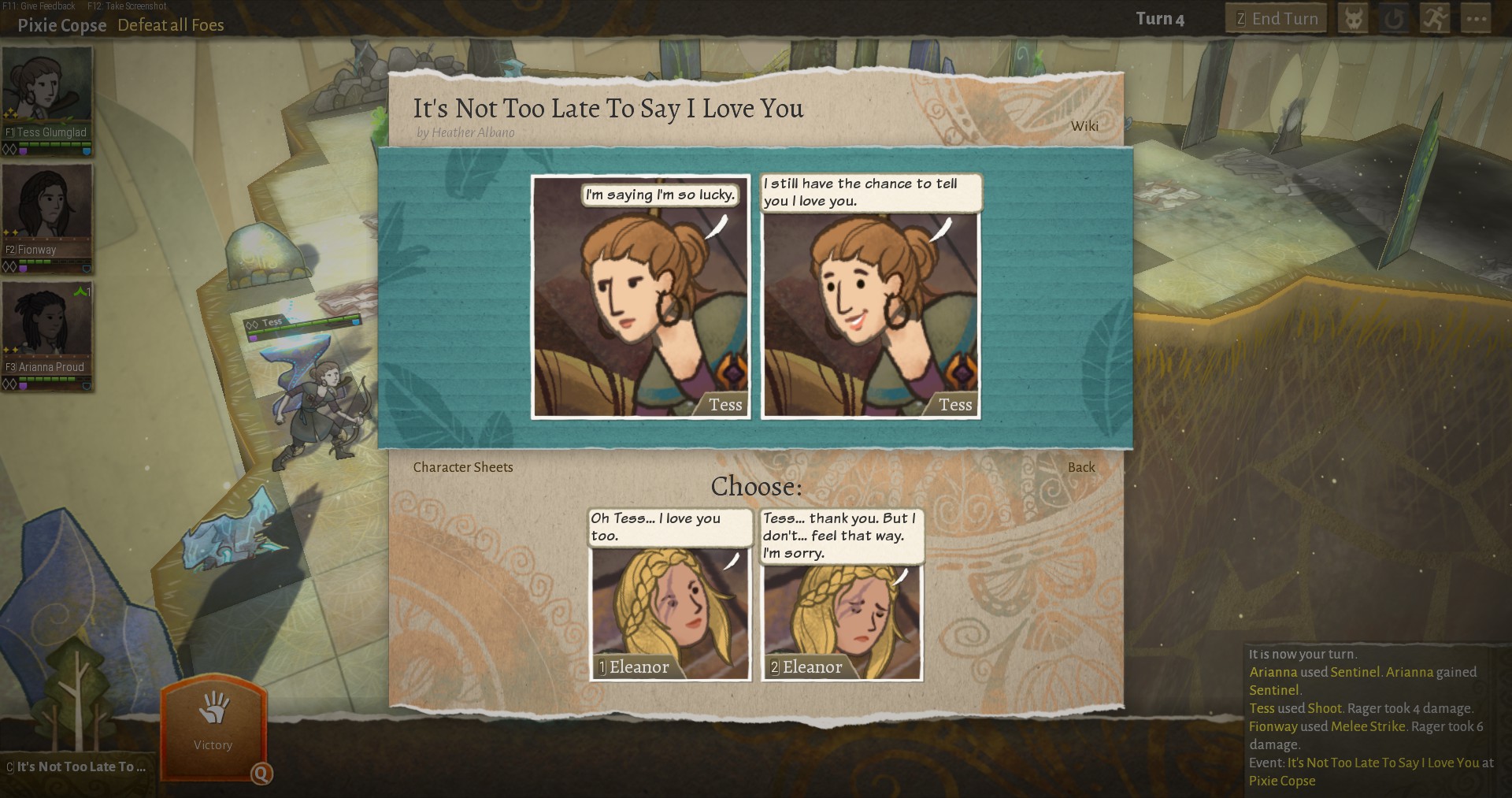The image size is (1512, 798).
Task: Click the purple status toggle under Arianna Proud
Action: click(23, 384)
